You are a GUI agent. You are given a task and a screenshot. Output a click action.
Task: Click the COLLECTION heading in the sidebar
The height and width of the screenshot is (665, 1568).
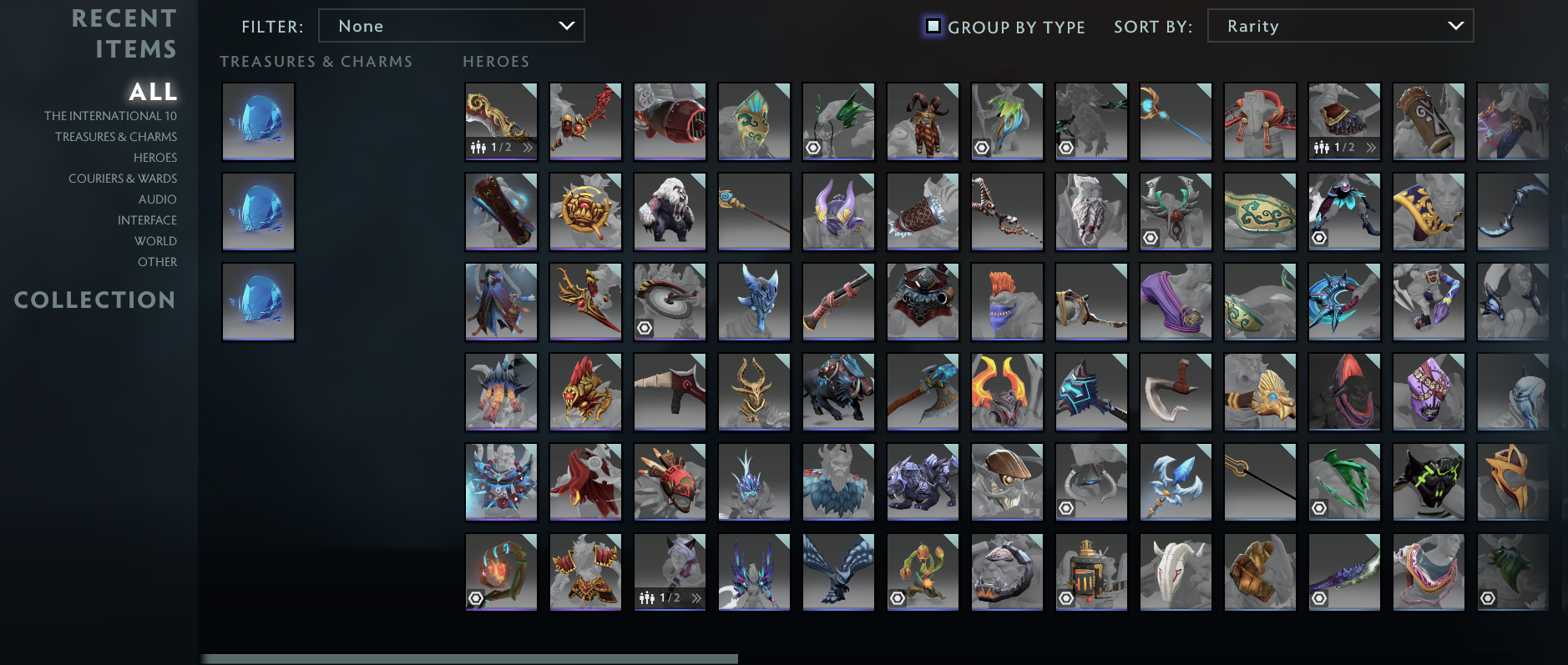coord(94,300)
